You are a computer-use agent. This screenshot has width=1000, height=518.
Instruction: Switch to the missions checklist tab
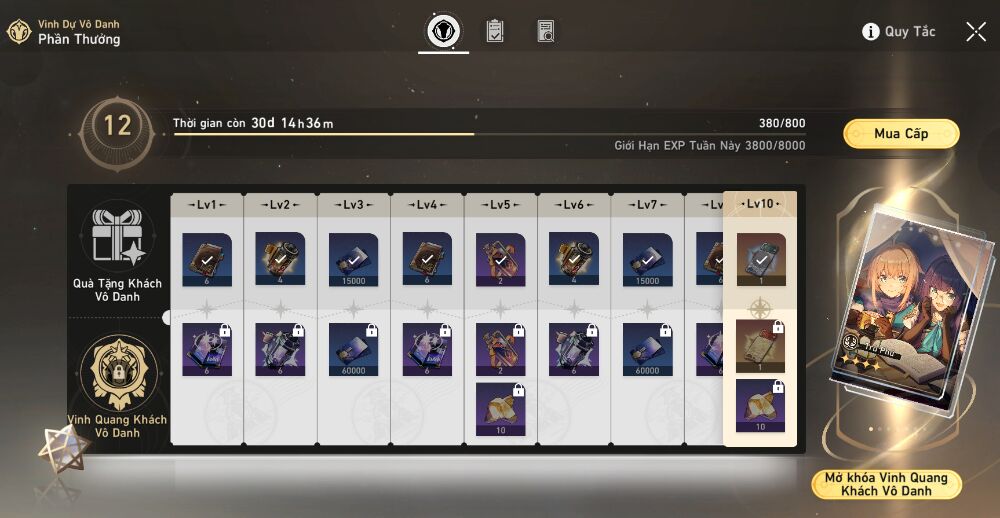coord(494,31)
